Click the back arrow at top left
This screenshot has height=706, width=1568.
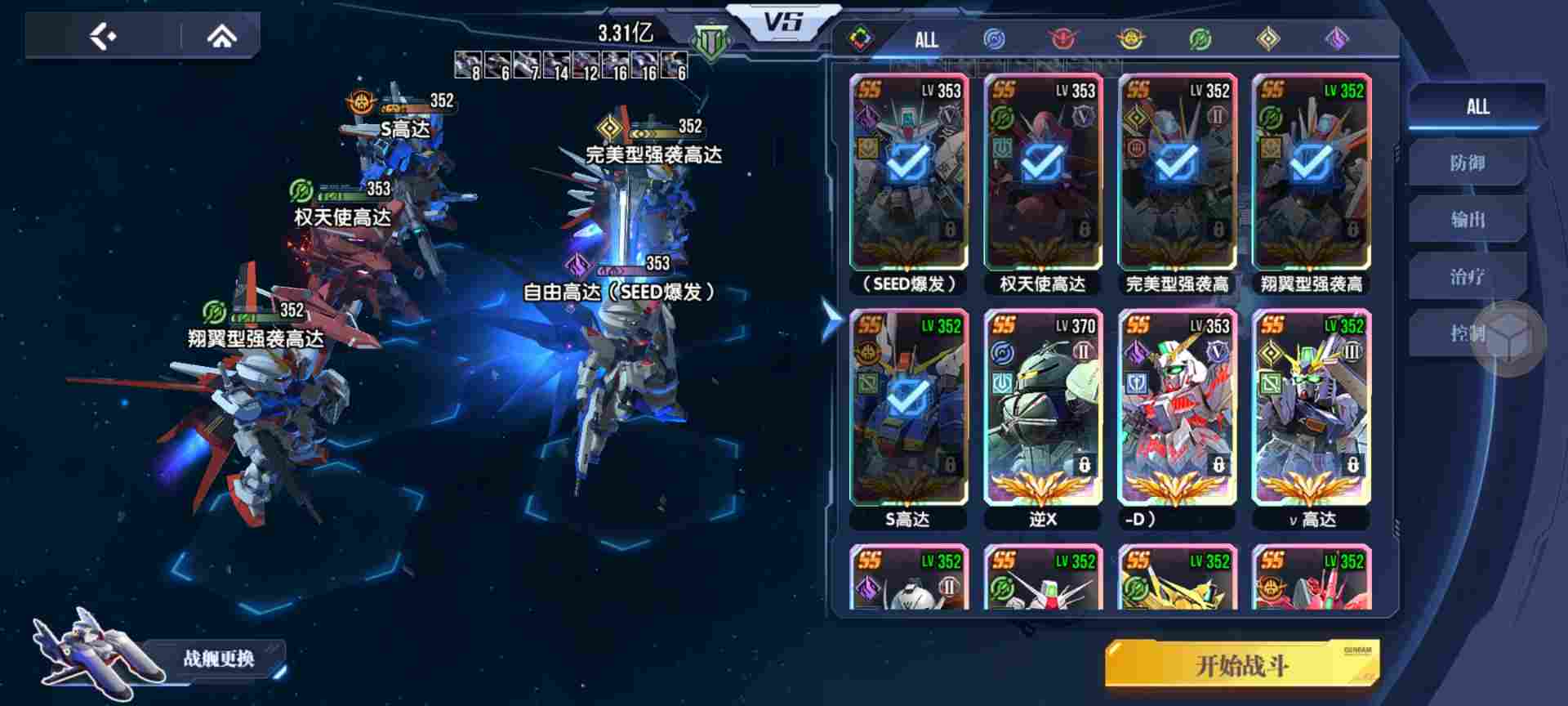[102, 34]
